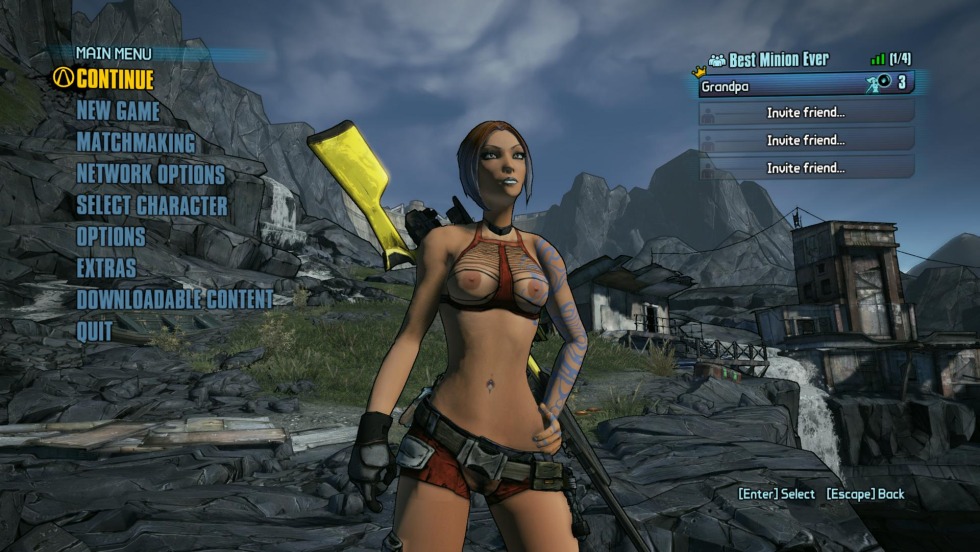The image size is (980, 552).
Task: Choose Select Character
Action: [152, 206]
